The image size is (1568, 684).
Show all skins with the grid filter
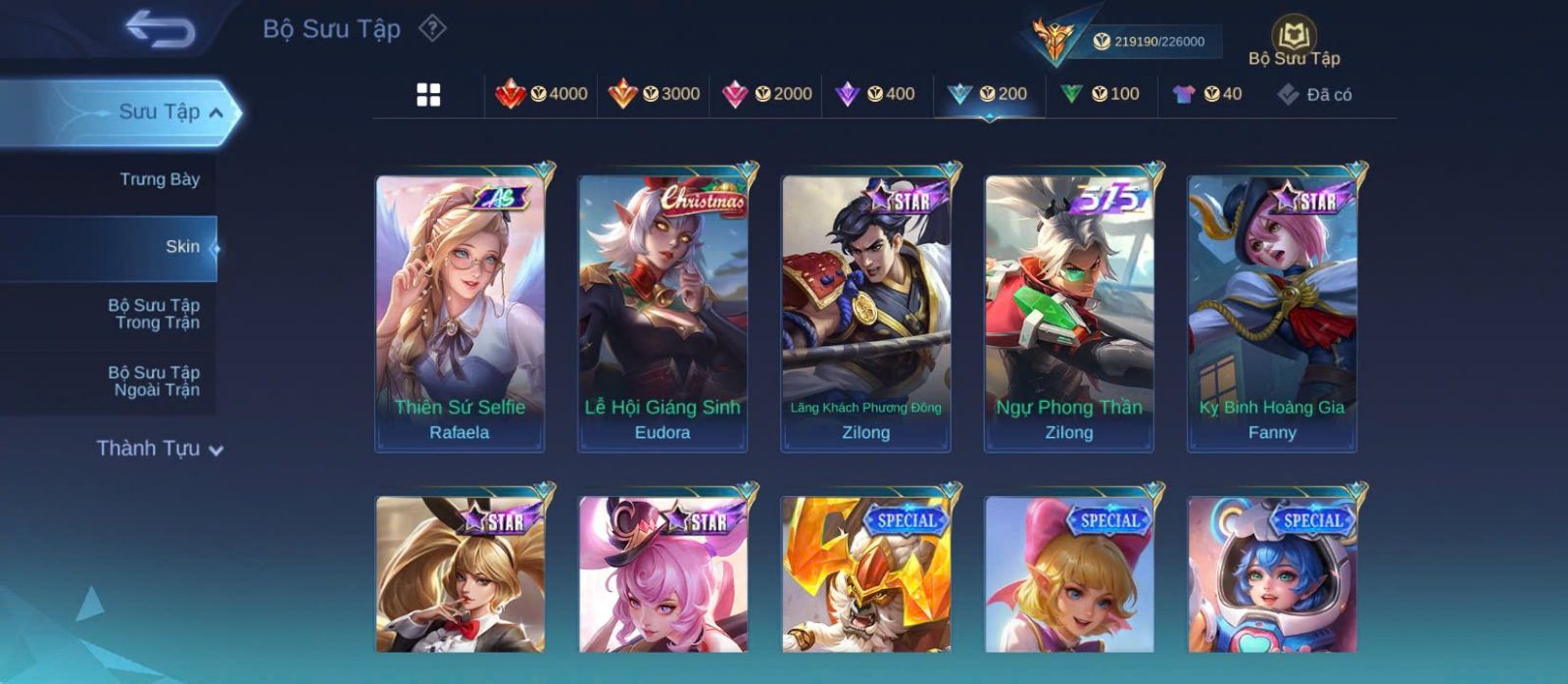pos(428,95)
